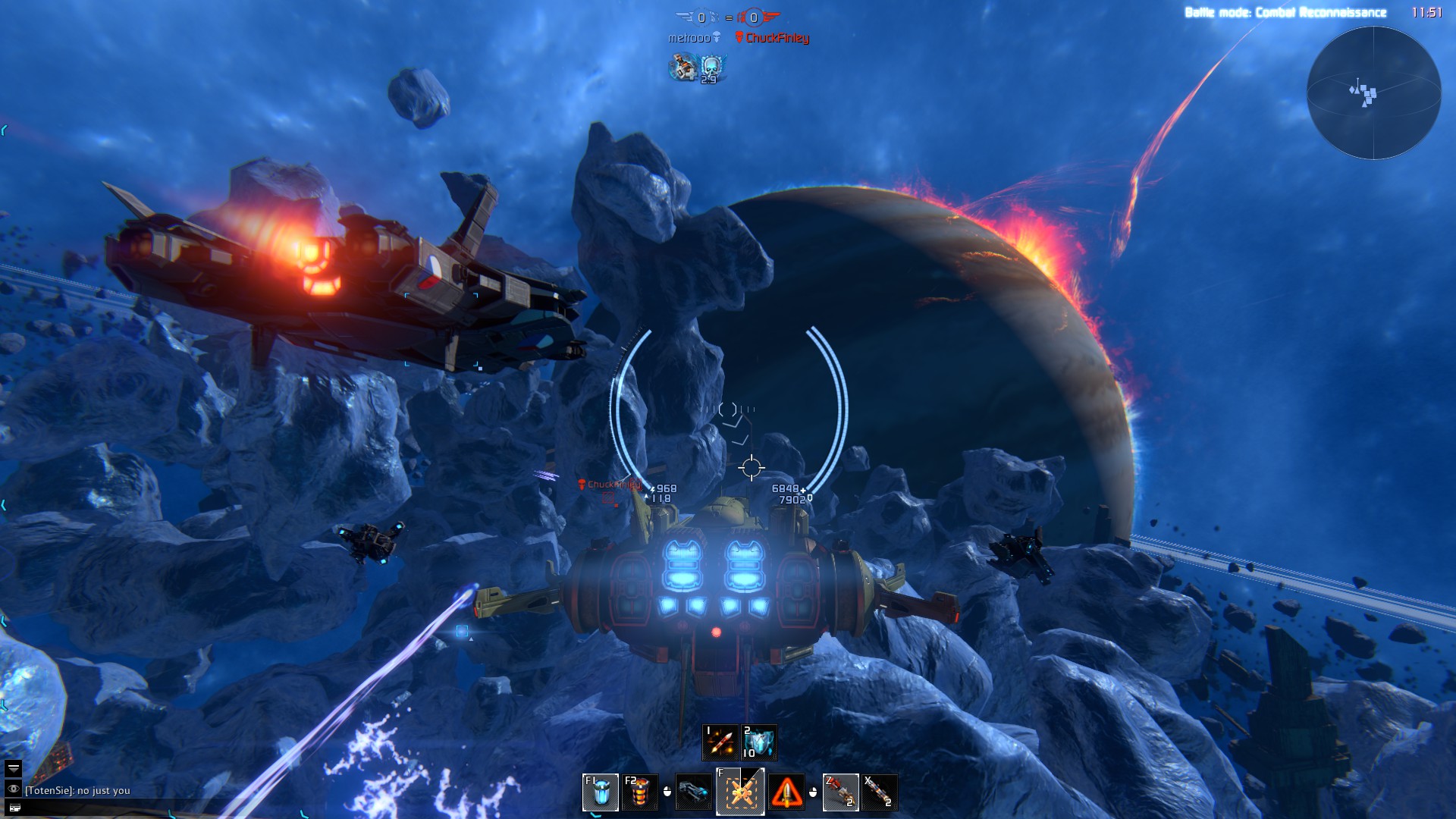Trigger the F special module with crossed icon

tap(740, 792)
